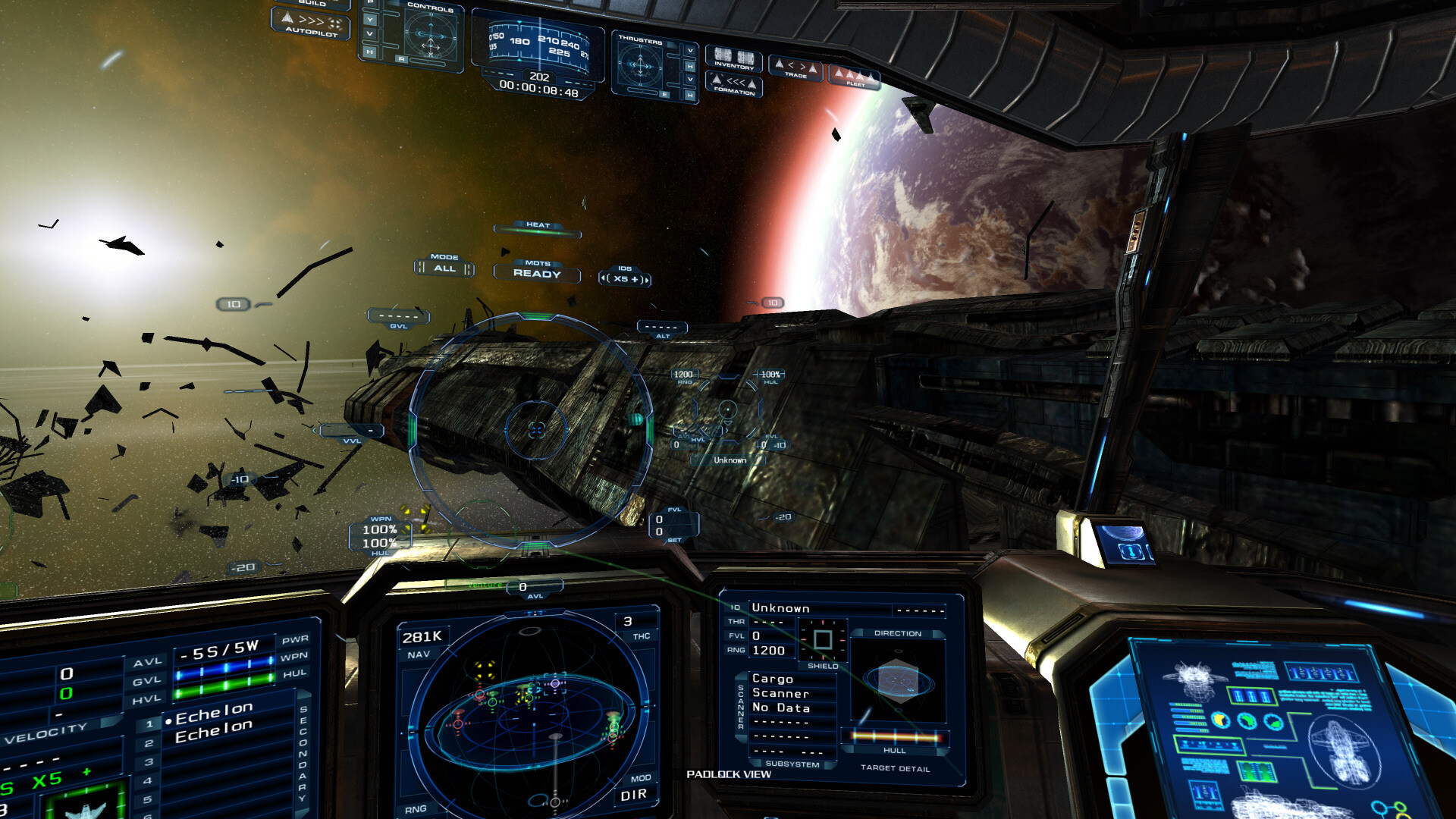Open the Build menu
The width and height of the screenshot is (1456, 819).
tap(312, 5)
